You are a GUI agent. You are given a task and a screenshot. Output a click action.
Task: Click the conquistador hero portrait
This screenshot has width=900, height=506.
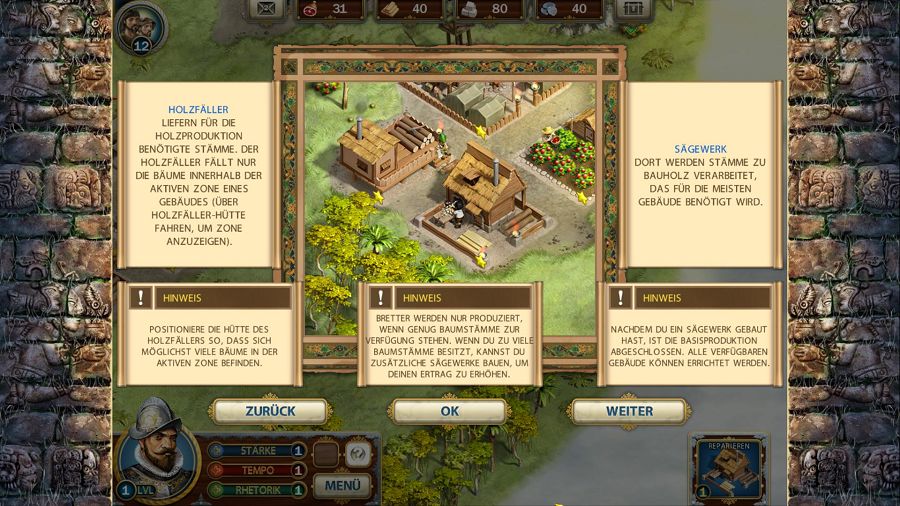(x=156, y=449)
